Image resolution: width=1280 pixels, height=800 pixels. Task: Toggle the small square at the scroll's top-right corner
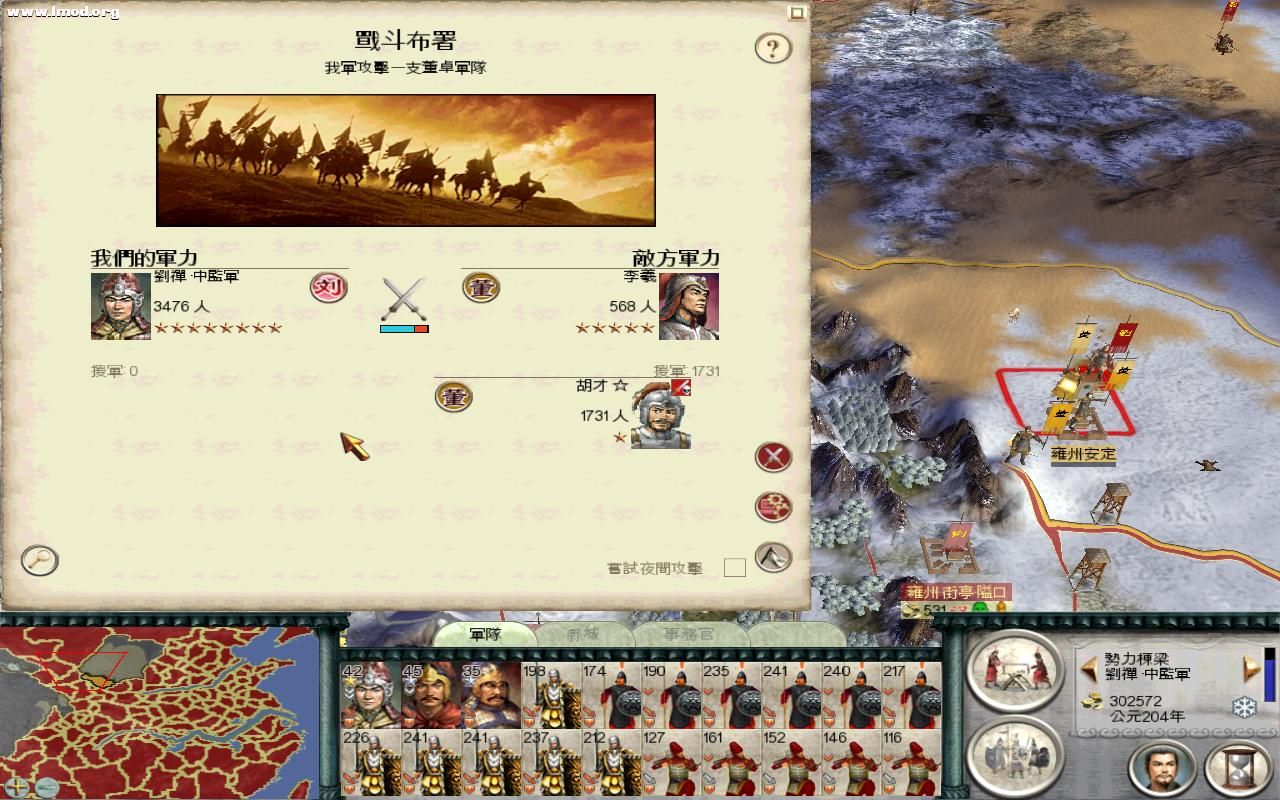(x=797, y=10)
